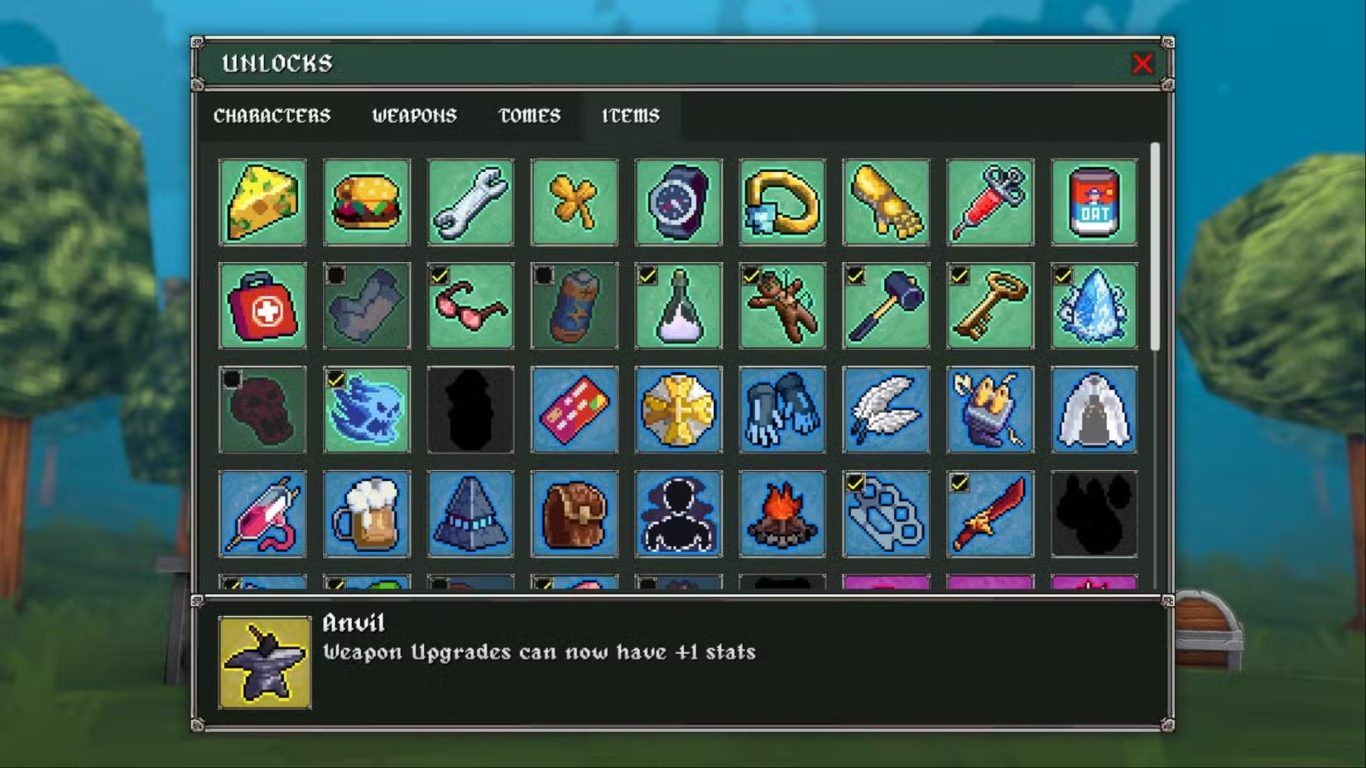This screenshot has height=768, width=1366.
Task: Choose the campfire item tile
Action: (x=782, y=514)
